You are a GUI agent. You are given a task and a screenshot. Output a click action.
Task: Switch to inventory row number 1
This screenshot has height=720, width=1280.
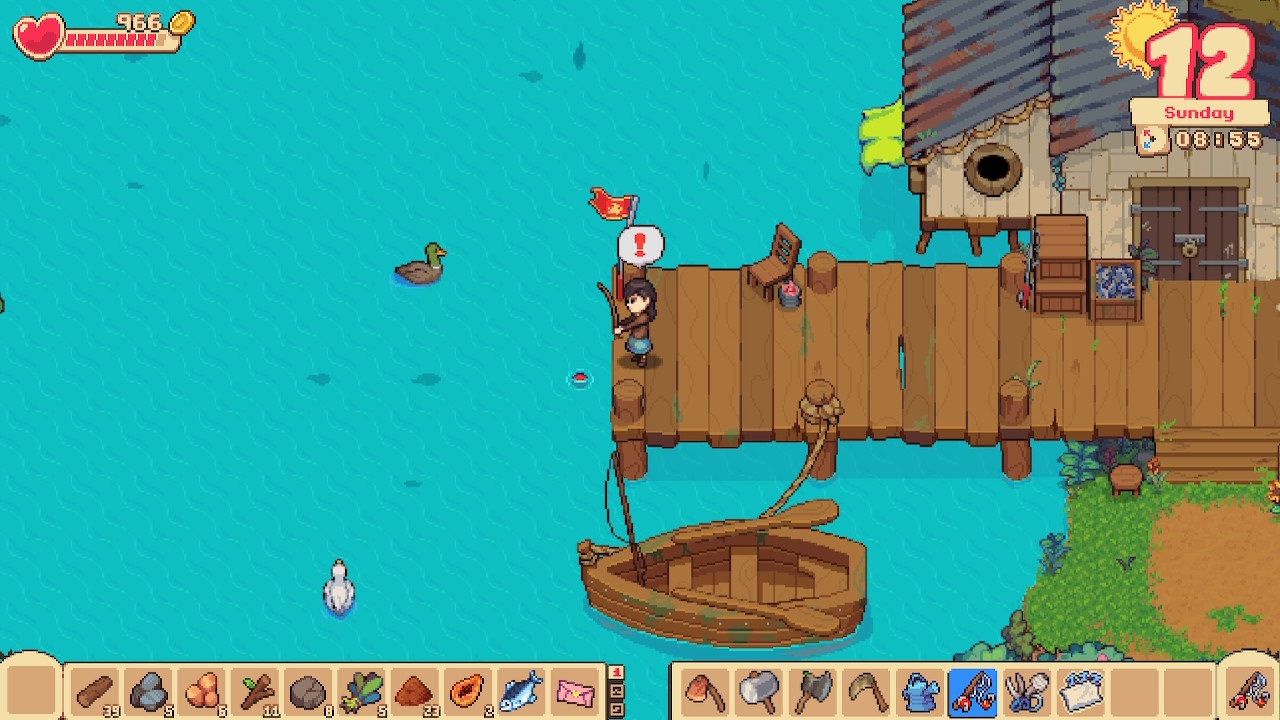coord(616,673)
